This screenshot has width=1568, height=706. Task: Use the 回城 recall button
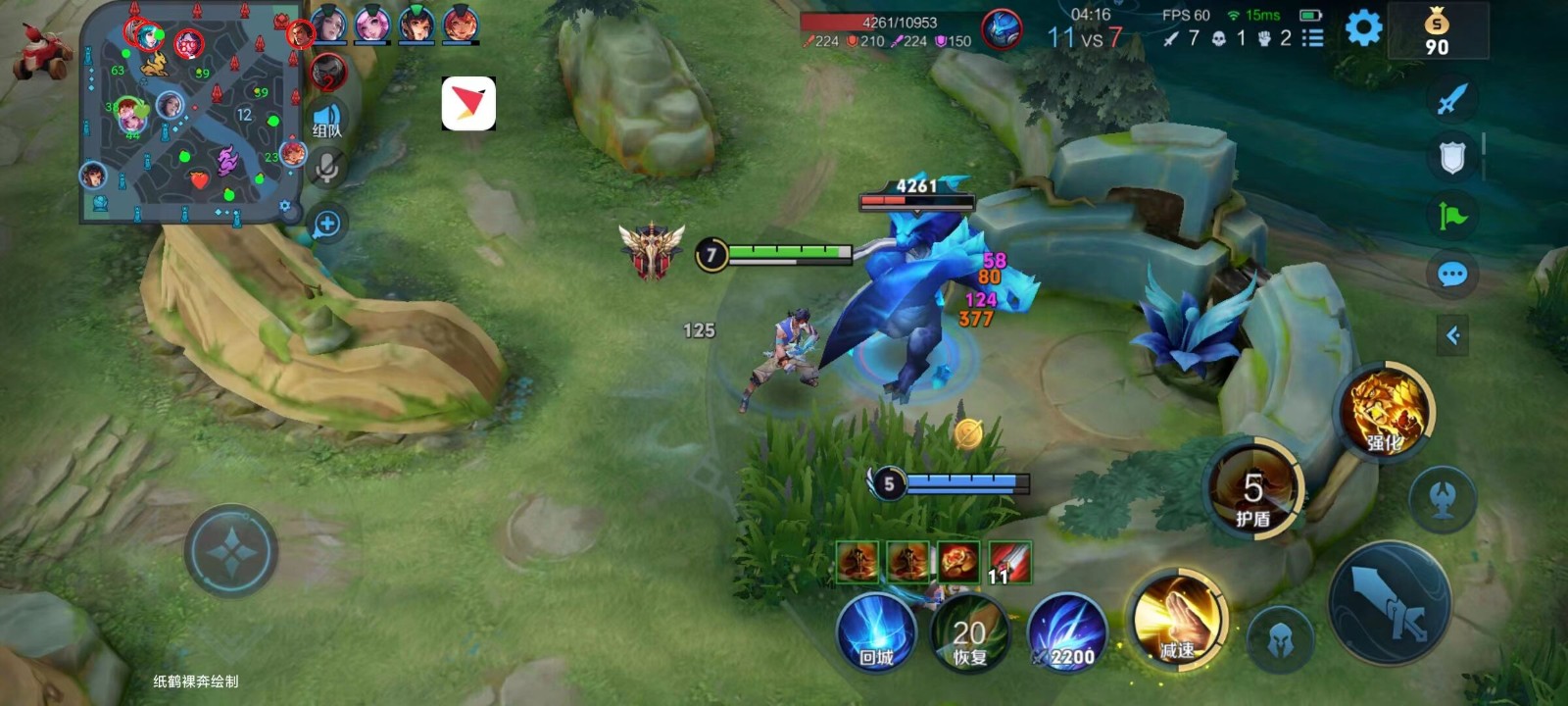tap(876, 632)
